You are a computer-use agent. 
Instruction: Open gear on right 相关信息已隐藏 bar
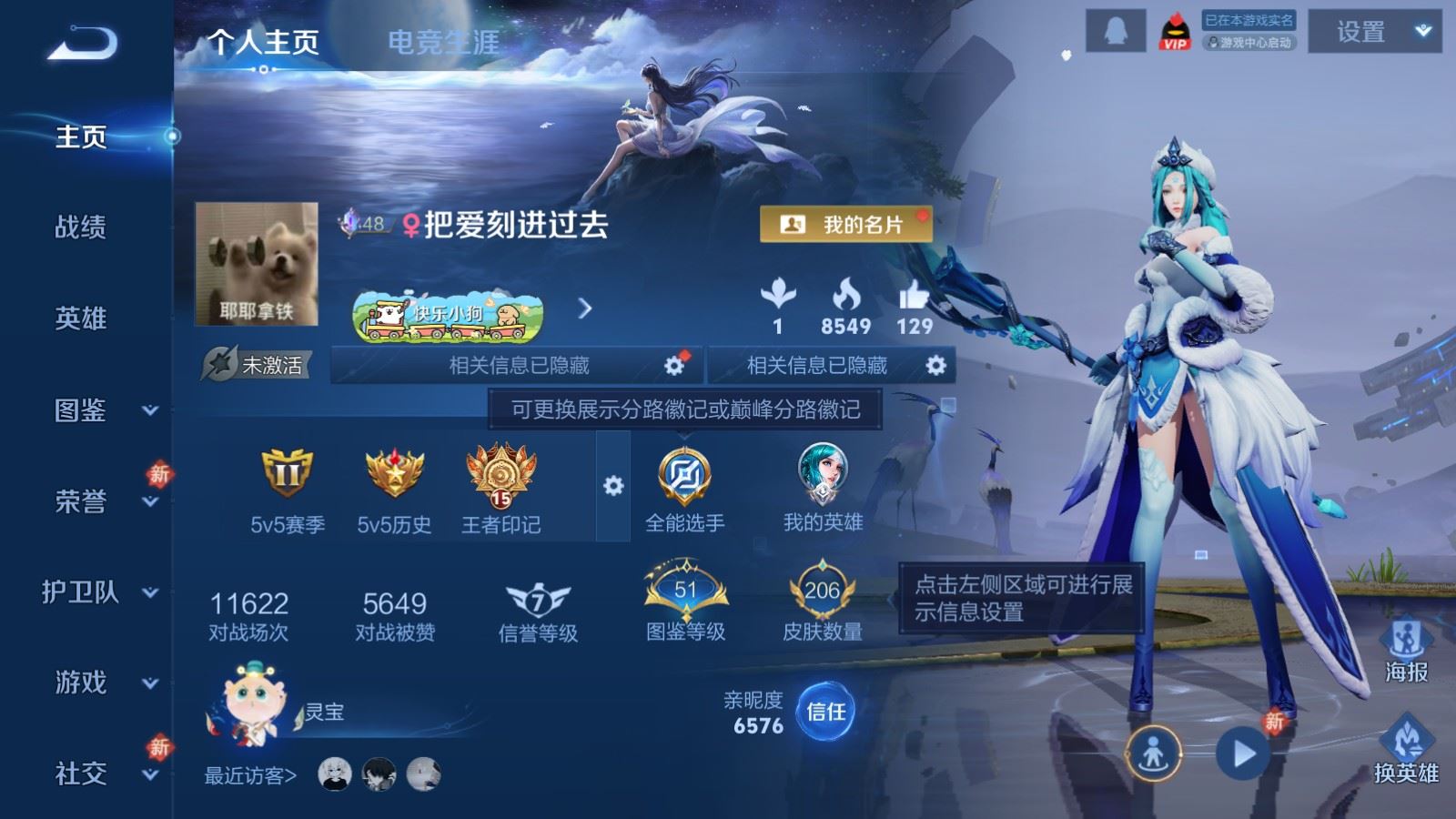click(x=934, y=366)
